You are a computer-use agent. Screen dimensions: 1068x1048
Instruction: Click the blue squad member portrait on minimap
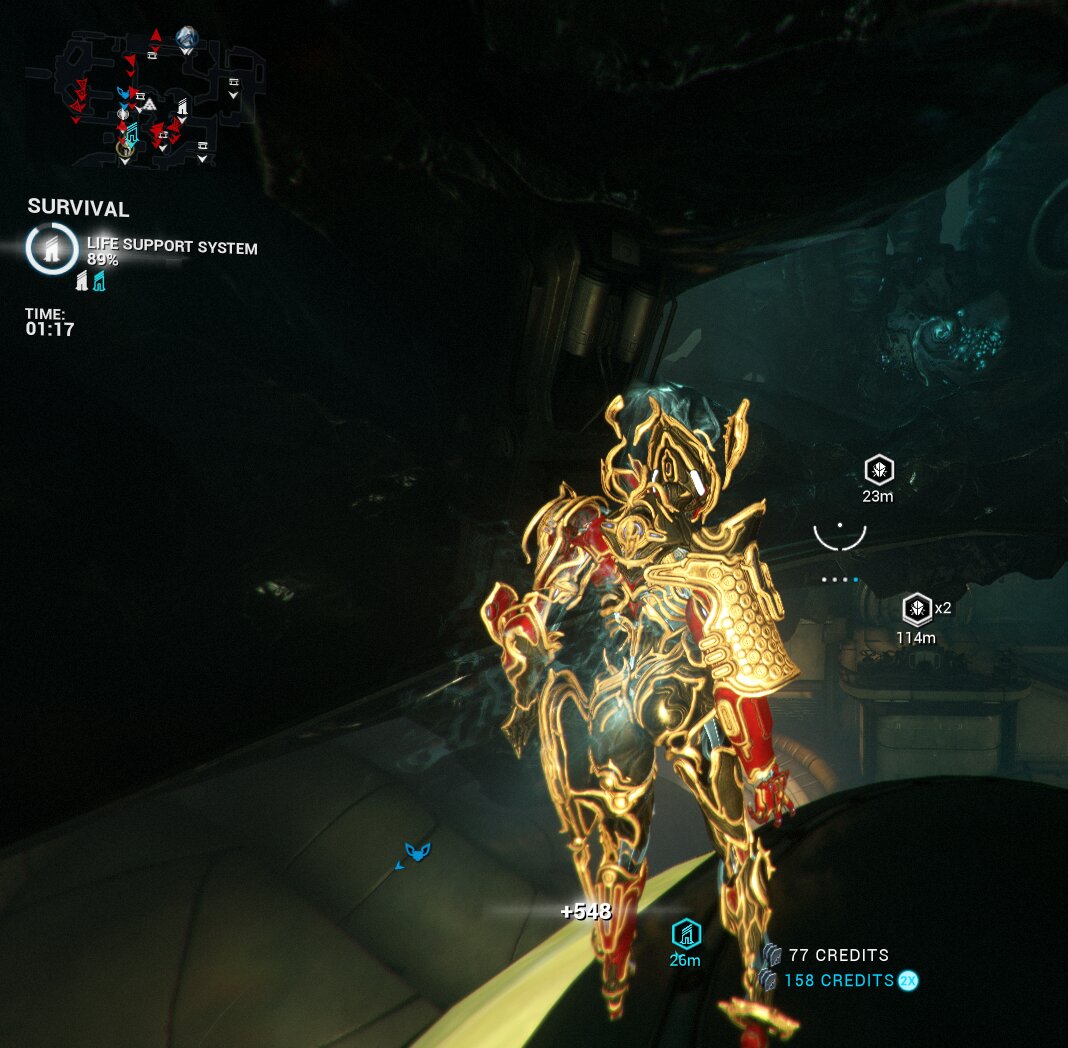click(186, 39)
